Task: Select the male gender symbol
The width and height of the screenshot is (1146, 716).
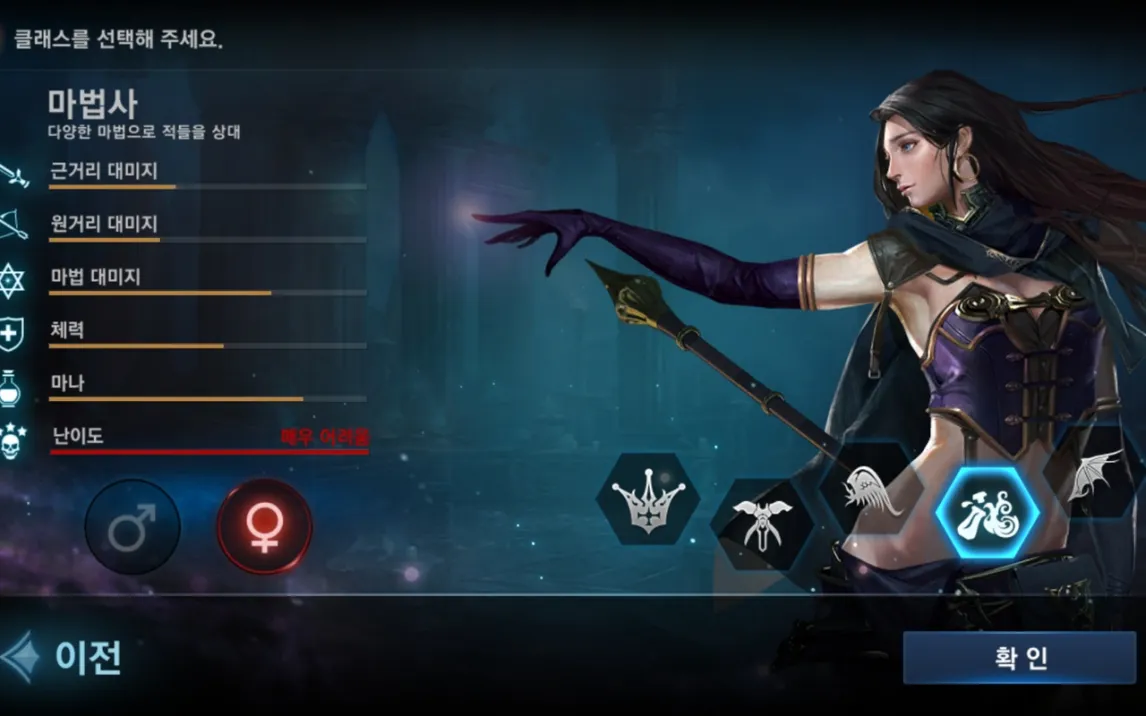Action: pos(132,526)
